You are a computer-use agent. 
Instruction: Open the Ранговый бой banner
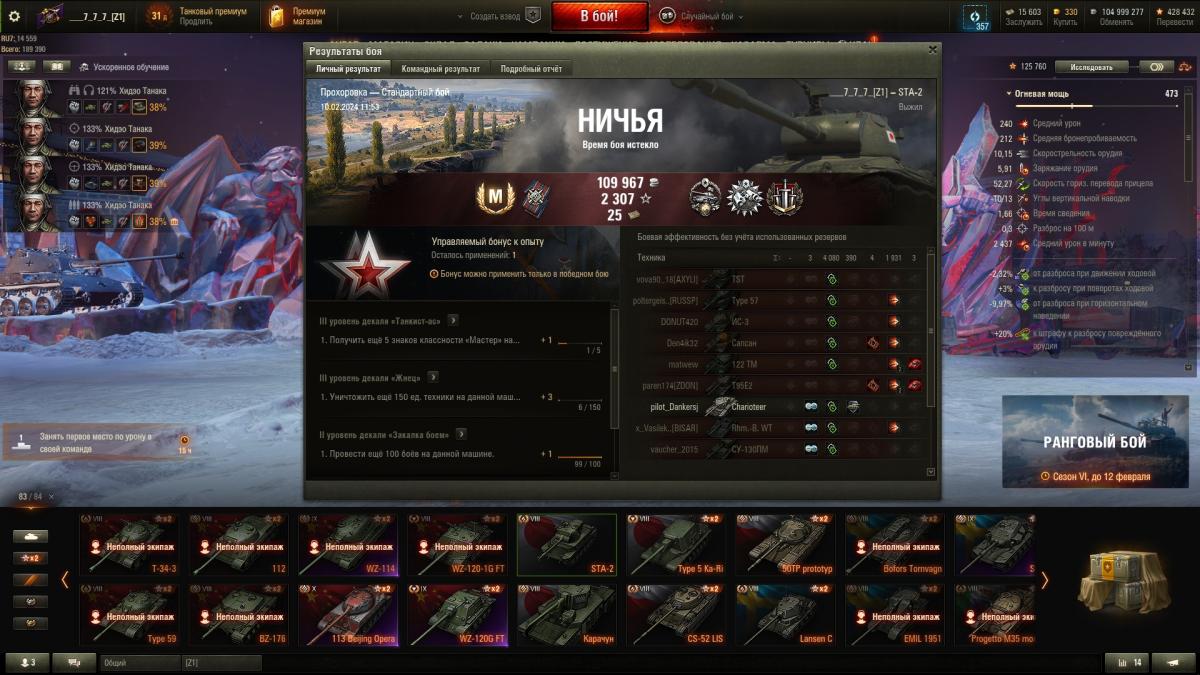pyautogui.click(x=1095, y=442)
